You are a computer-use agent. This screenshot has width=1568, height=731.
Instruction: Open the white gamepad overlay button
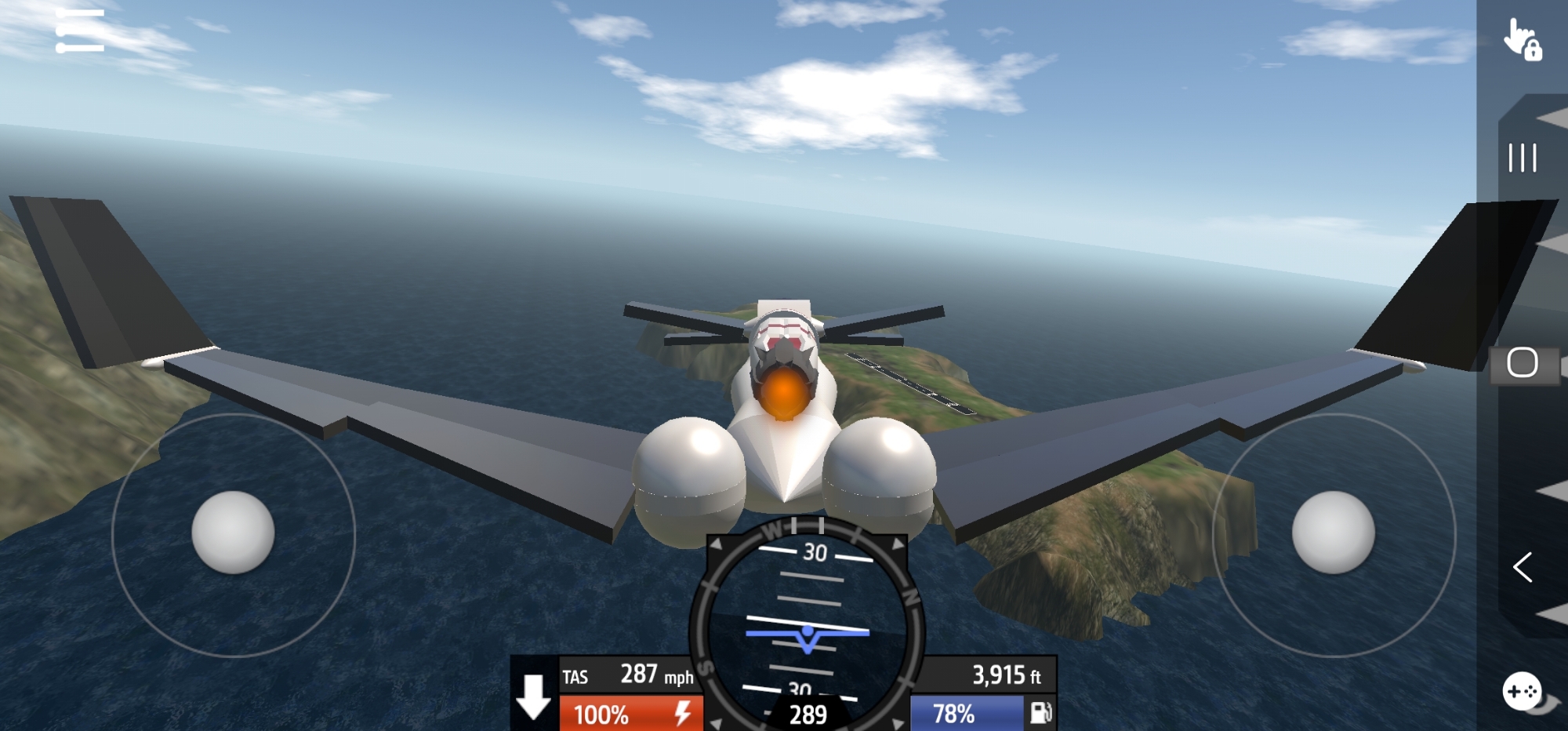[1522, 691]
